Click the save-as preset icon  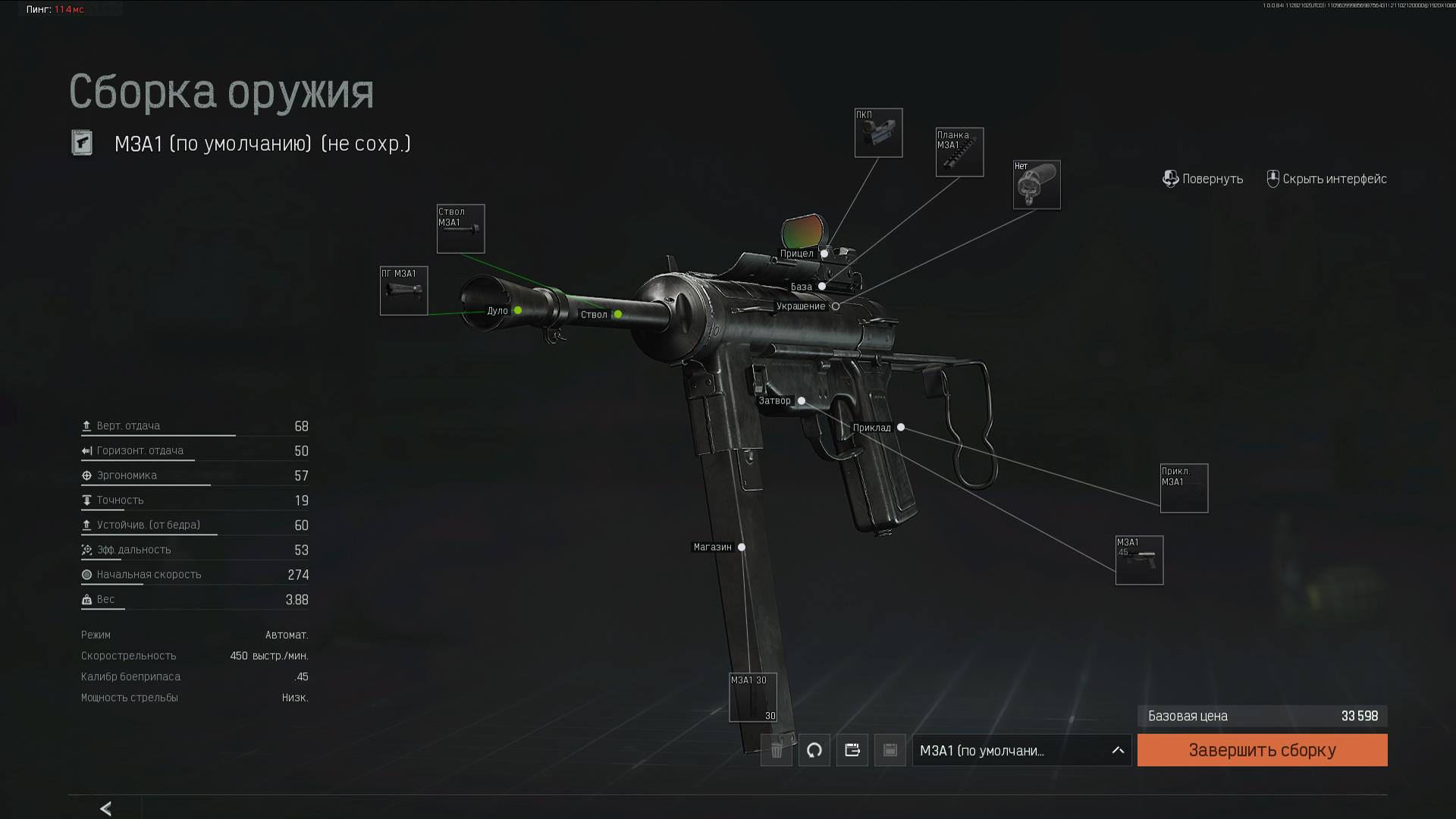[852, 750]
